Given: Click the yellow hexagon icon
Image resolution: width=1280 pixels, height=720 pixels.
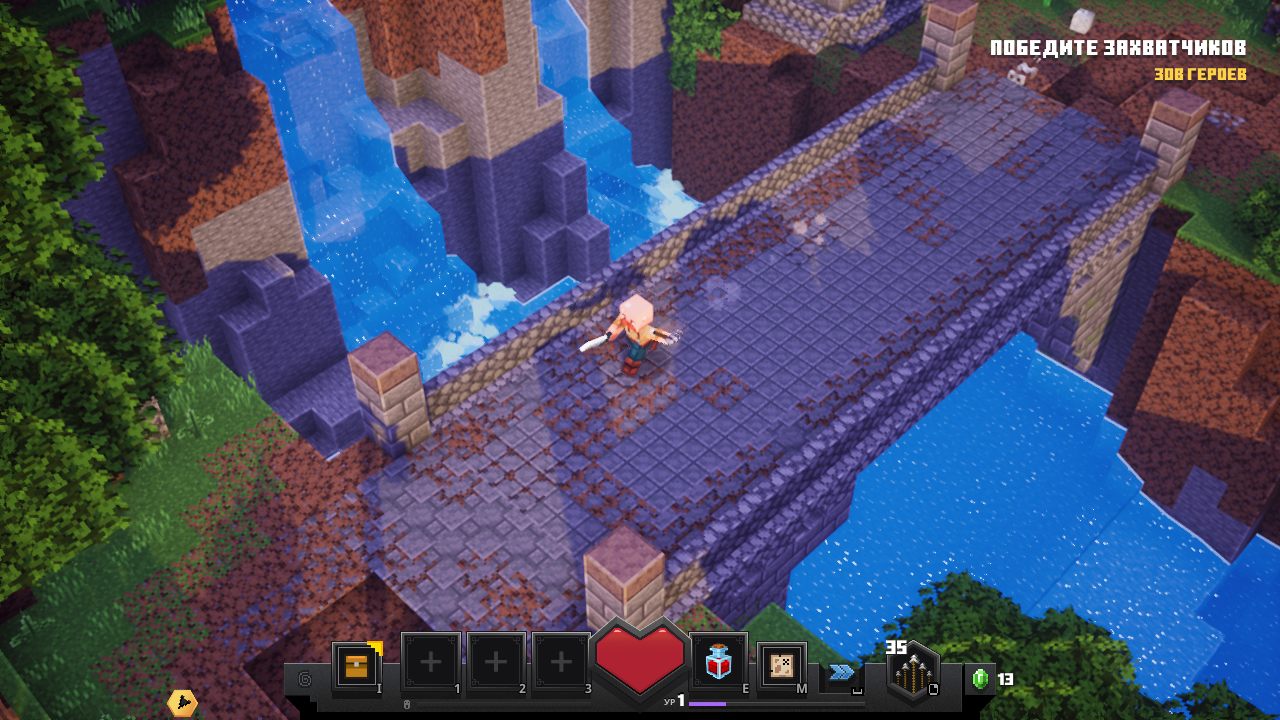Looking at the screenshot, I should (181, 703).
